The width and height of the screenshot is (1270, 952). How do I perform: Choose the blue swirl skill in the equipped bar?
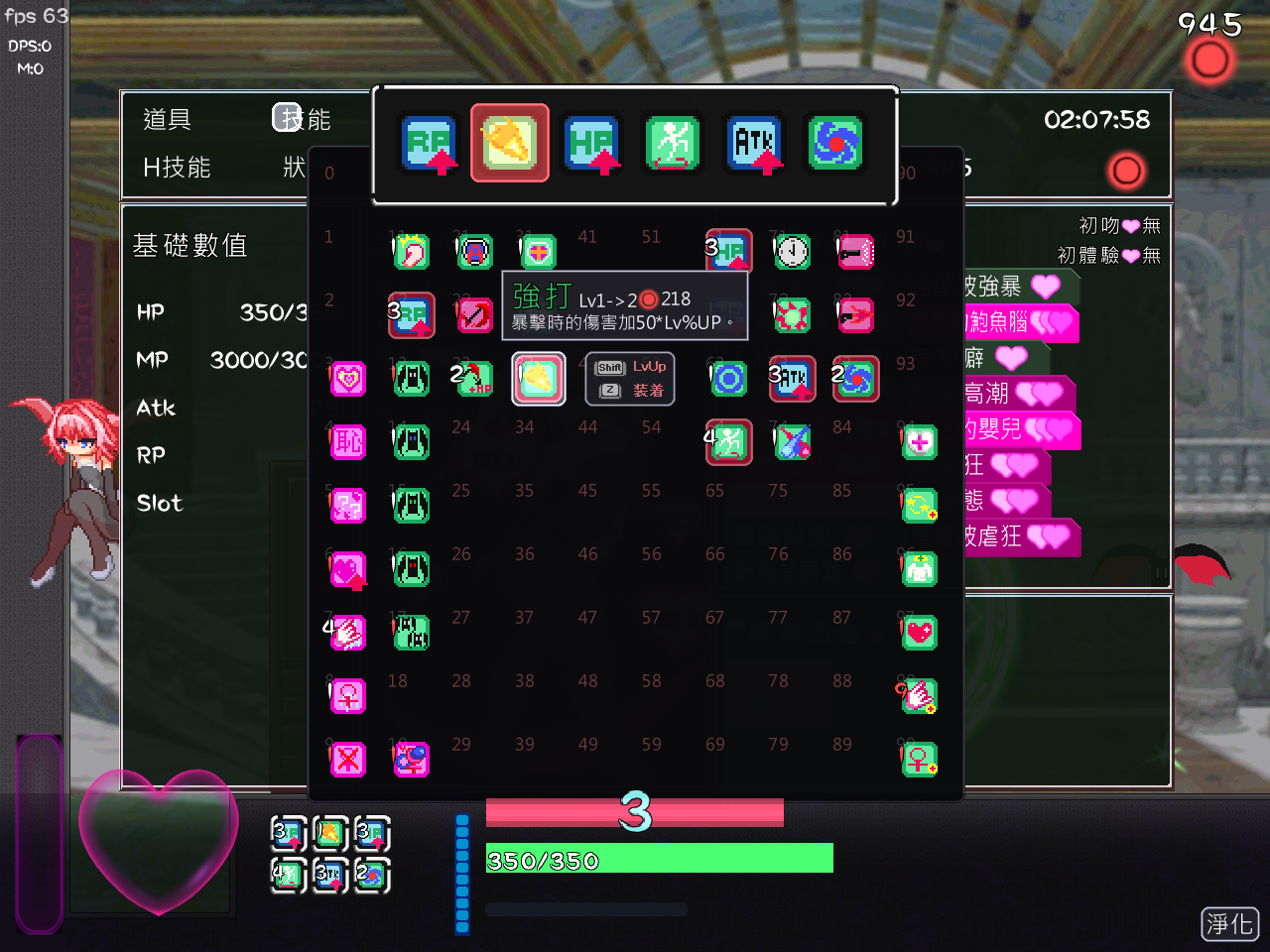tap(835, 144)
